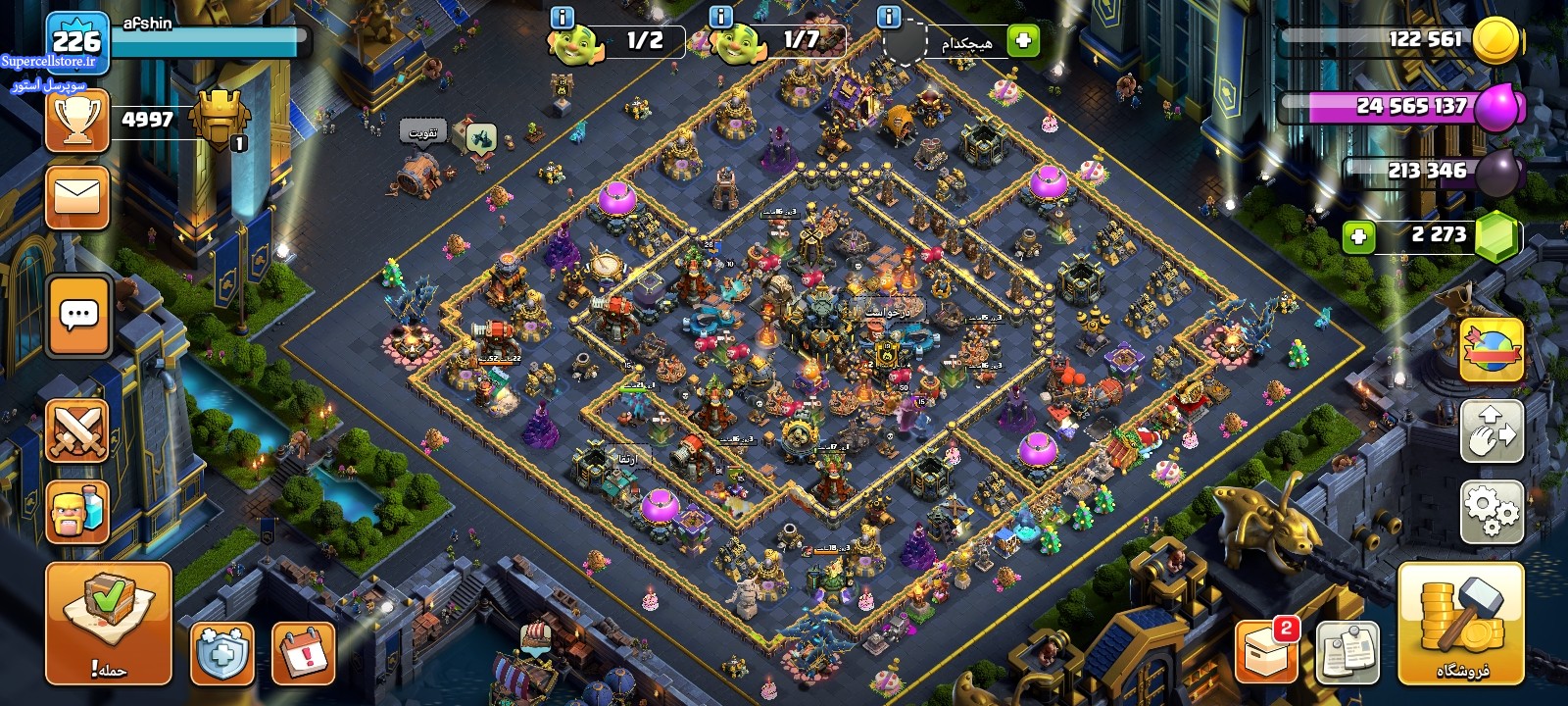Click green plus next to empty slot
This screenshot has height=706, width=1568.
(1023, 41)
